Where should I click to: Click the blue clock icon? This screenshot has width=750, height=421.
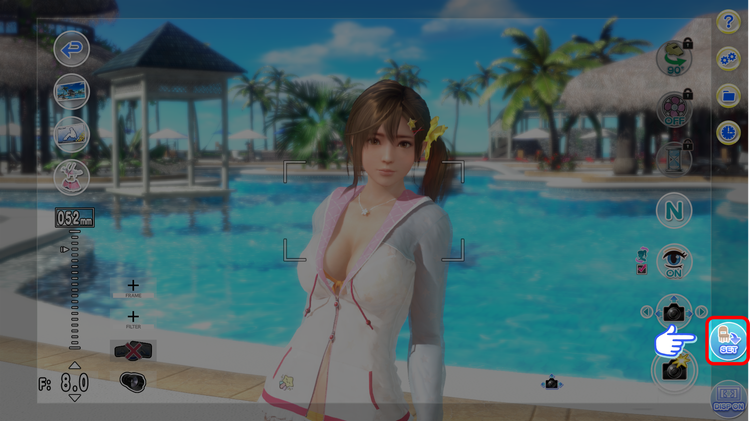(729, 132)
